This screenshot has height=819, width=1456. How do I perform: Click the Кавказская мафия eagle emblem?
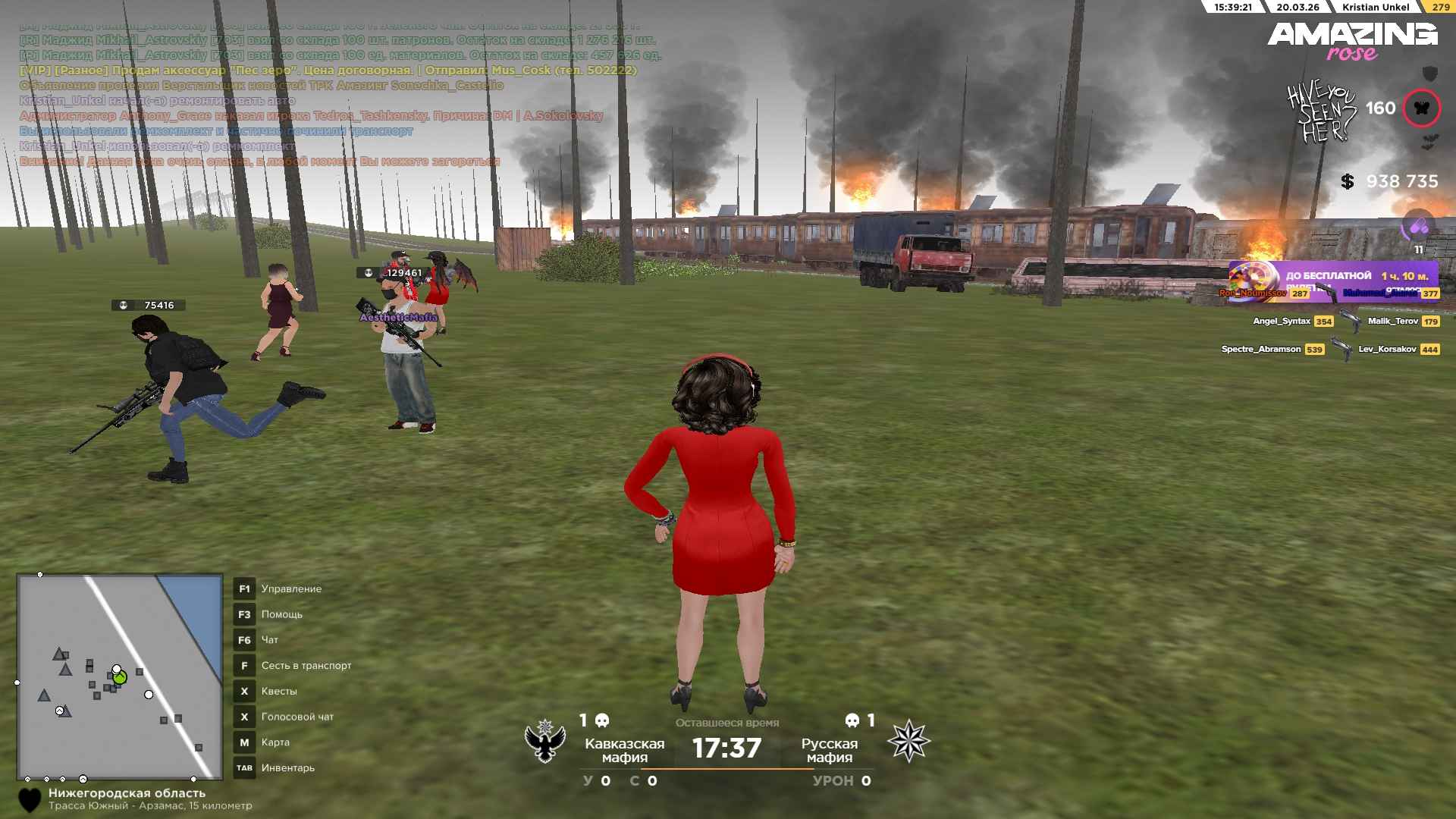(545, 741)
